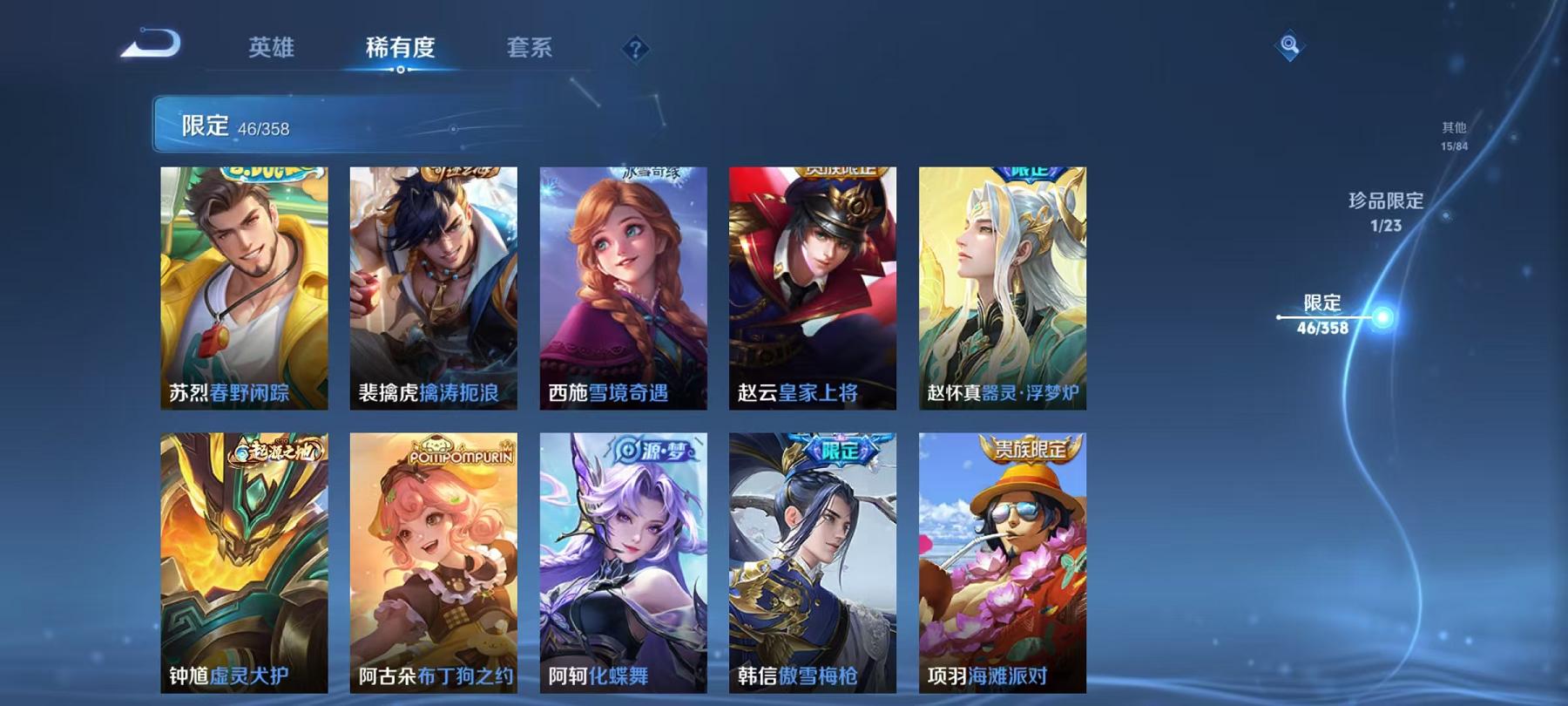The image size is (1568, 706).
Task: Open the 赵怀真 器灵·浮梦炉 skin
Action: (1000, 288)
